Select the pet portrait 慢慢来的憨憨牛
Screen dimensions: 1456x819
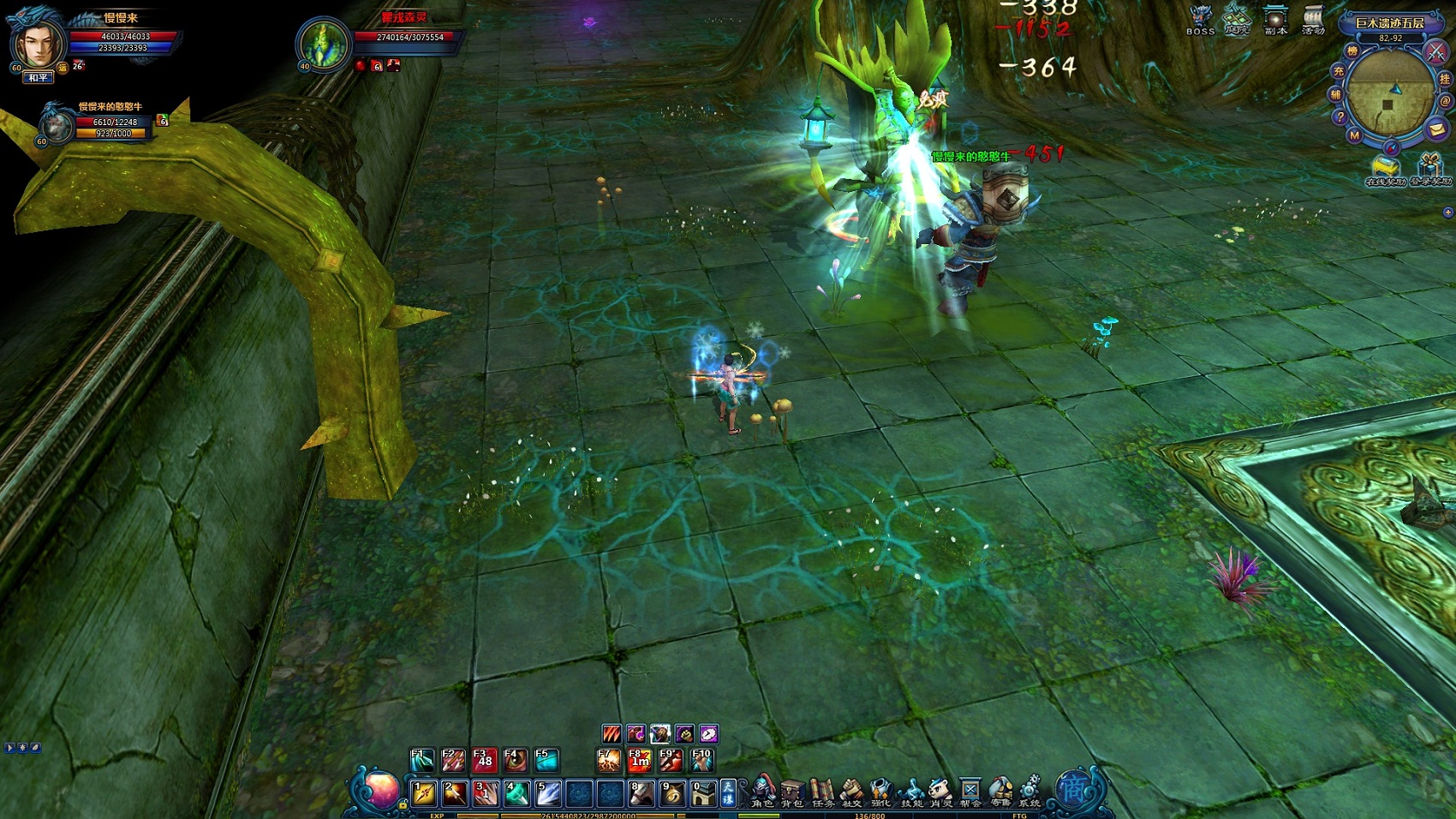pos(57,125)
